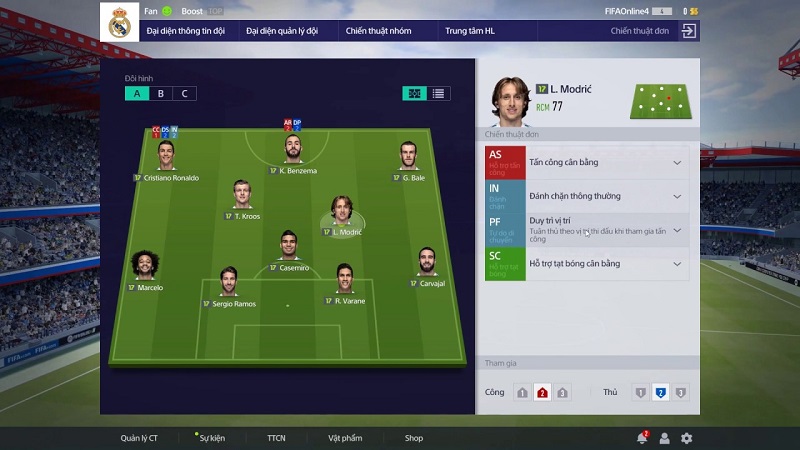This screenshot has width=800, height=450.
Task: Click the exit arrow icon at top right
Action: tap(688, 31)
